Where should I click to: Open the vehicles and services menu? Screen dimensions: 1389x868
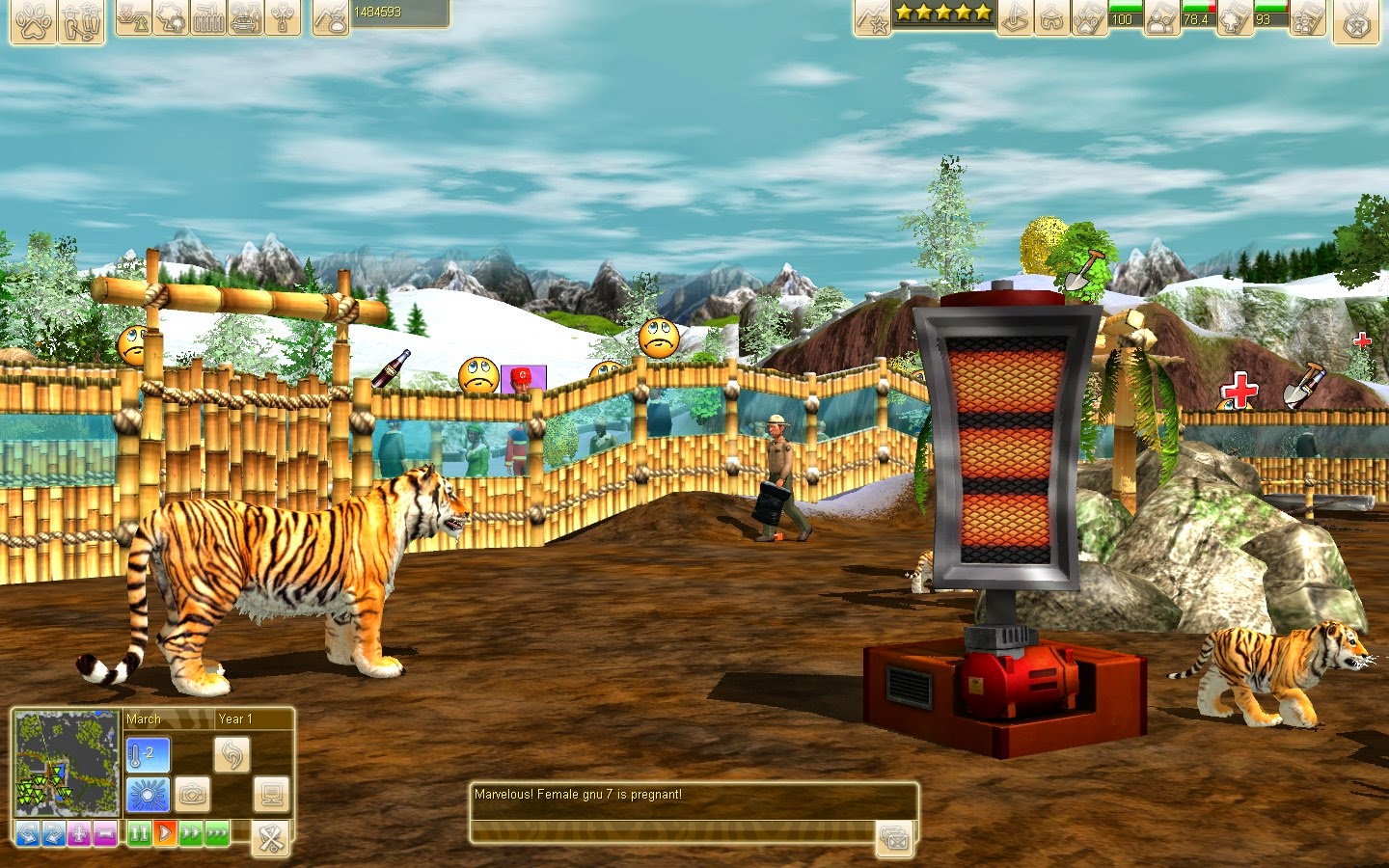pyautogui.click(x=245, y=16)
